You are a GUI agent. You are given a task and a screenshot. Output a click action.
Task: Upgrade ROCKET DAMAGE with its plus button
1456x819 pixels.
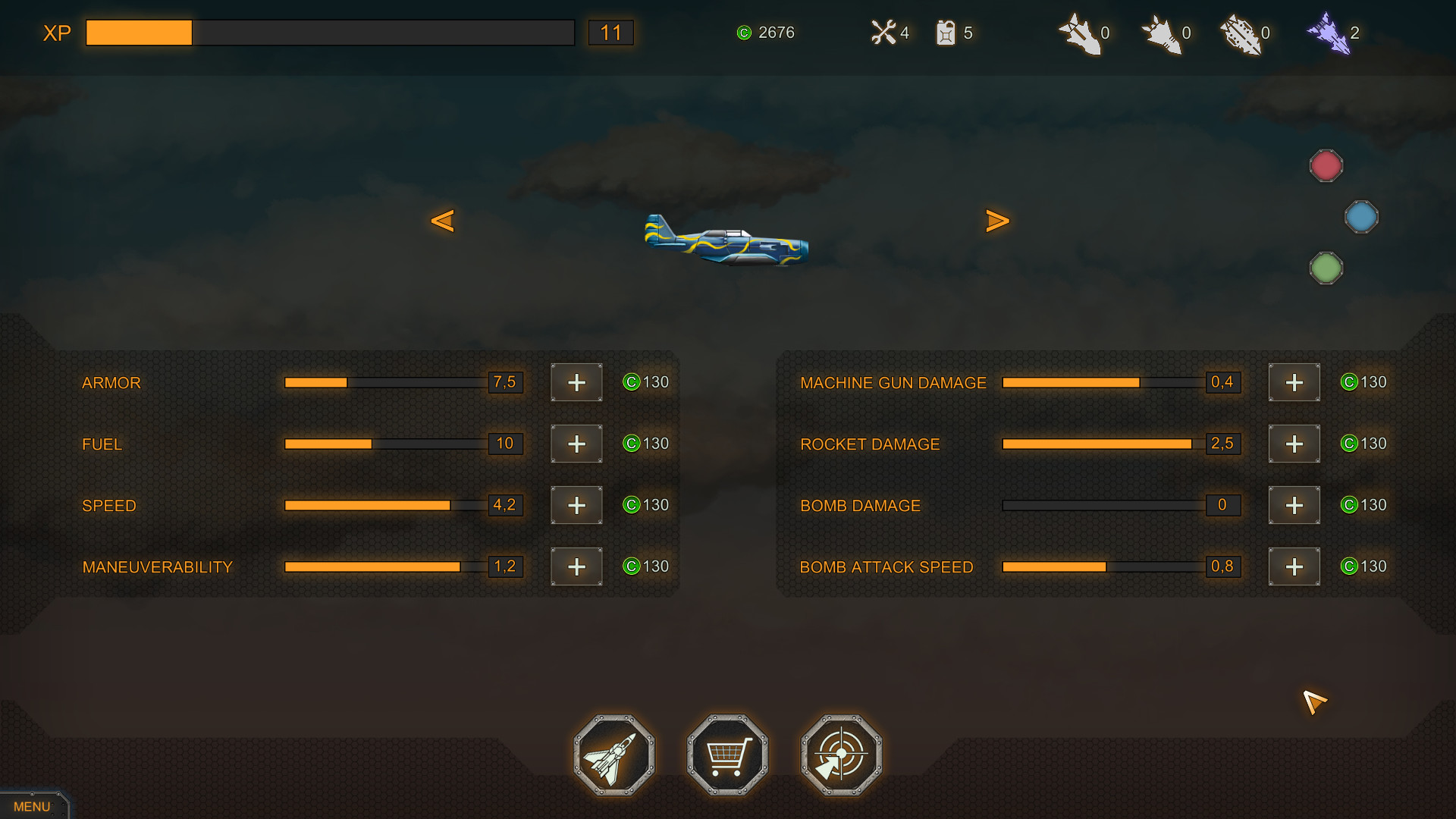pos(1294,444)
